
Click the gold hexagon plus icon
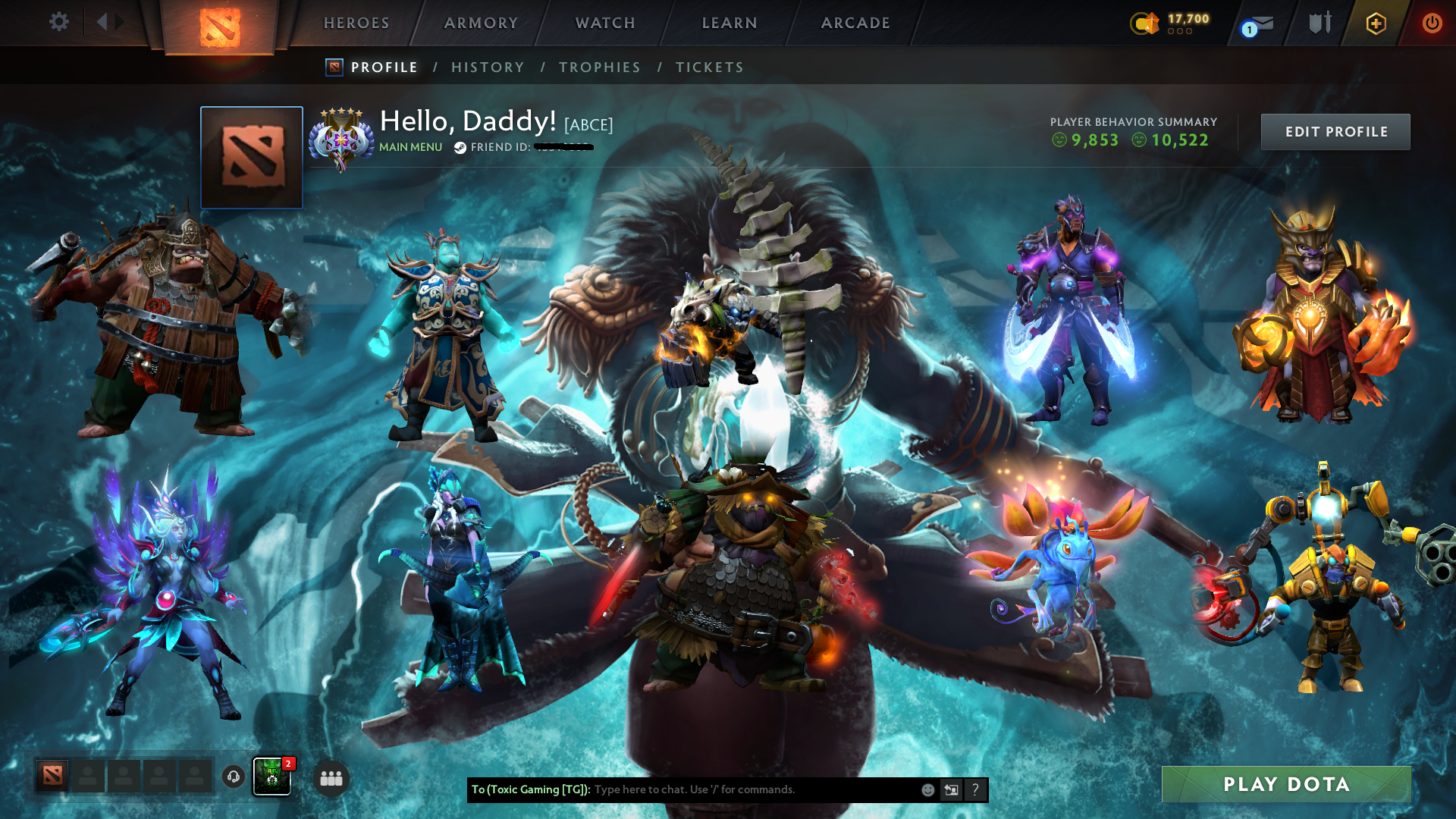point(1376,23)
